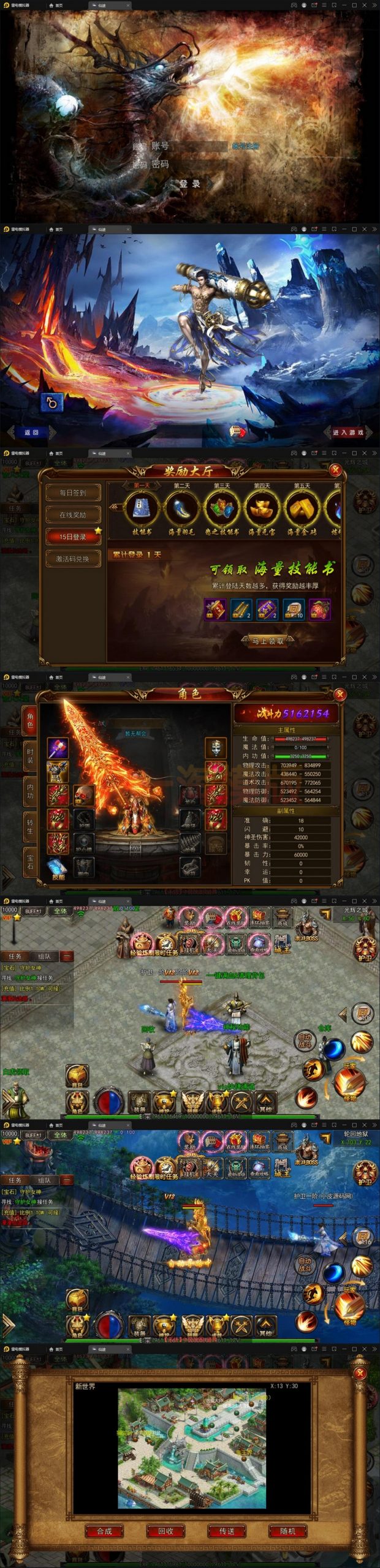Switch to the 每日签到 daily sign-in tab
The width and height of the screenshot is (380, 1568).
tap(72, 493)
